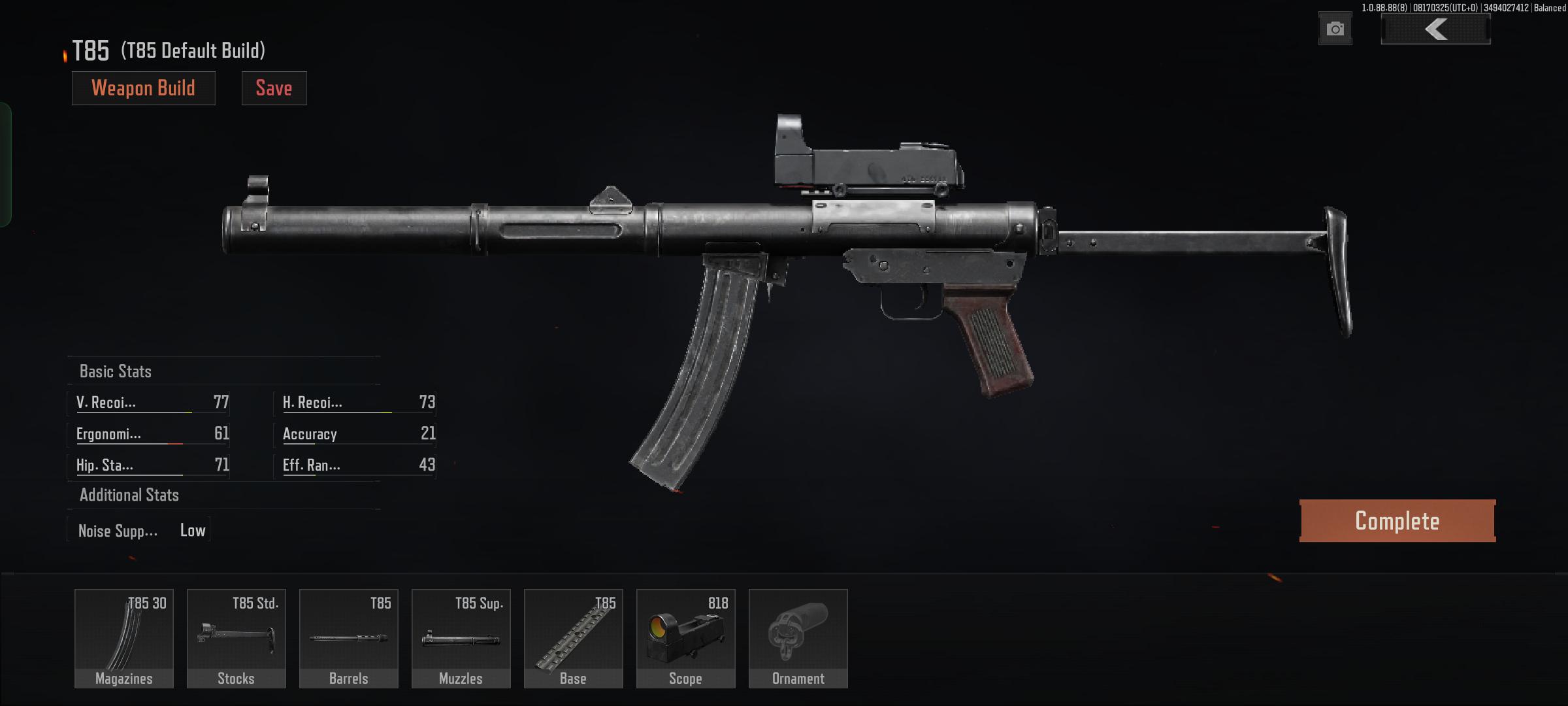1568x706 pixels.
Task: Expand the Additional Stats section
Action: (129, 495)
